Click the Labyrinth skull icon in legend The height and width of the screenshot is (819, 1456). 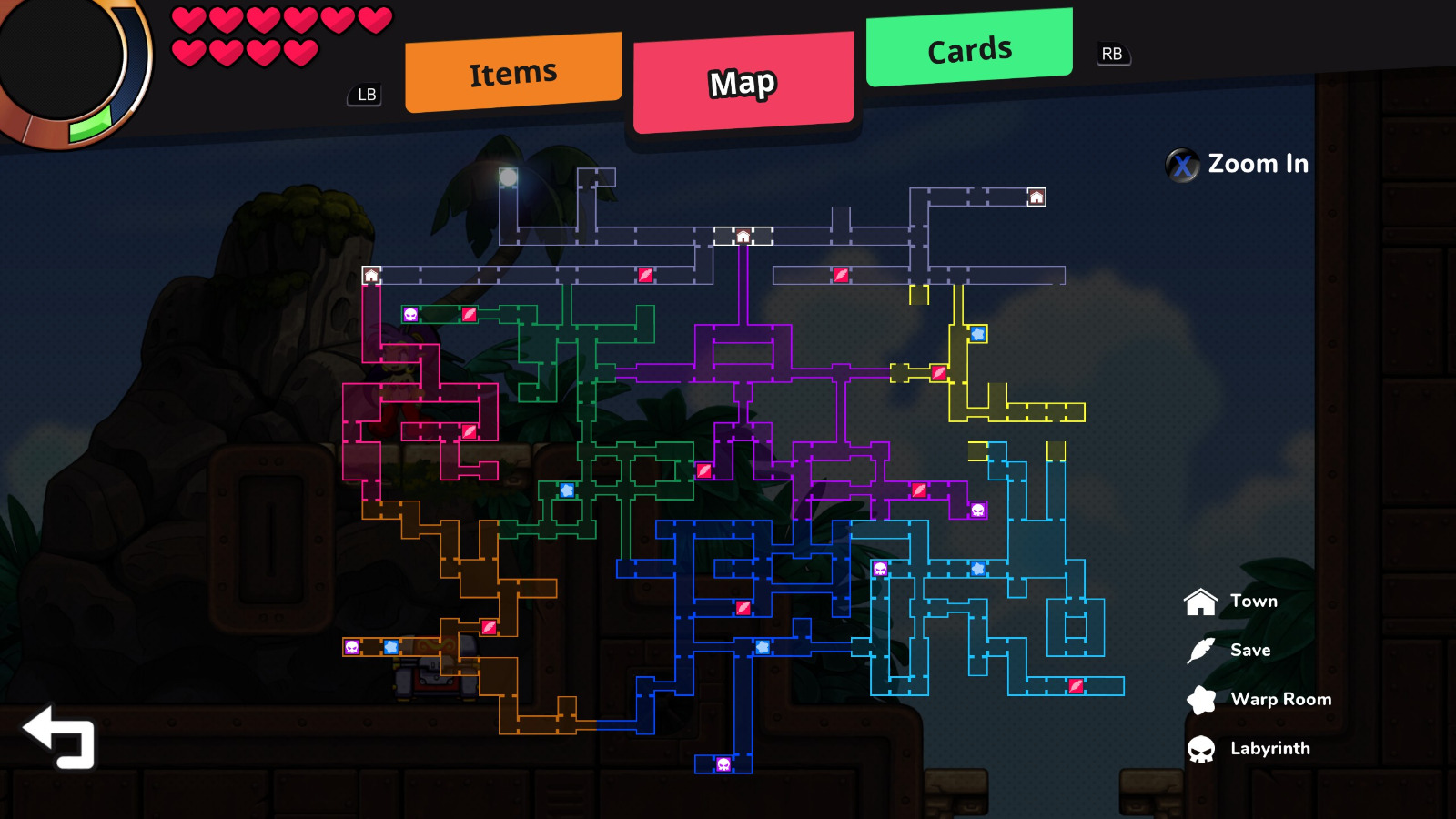1200,748
